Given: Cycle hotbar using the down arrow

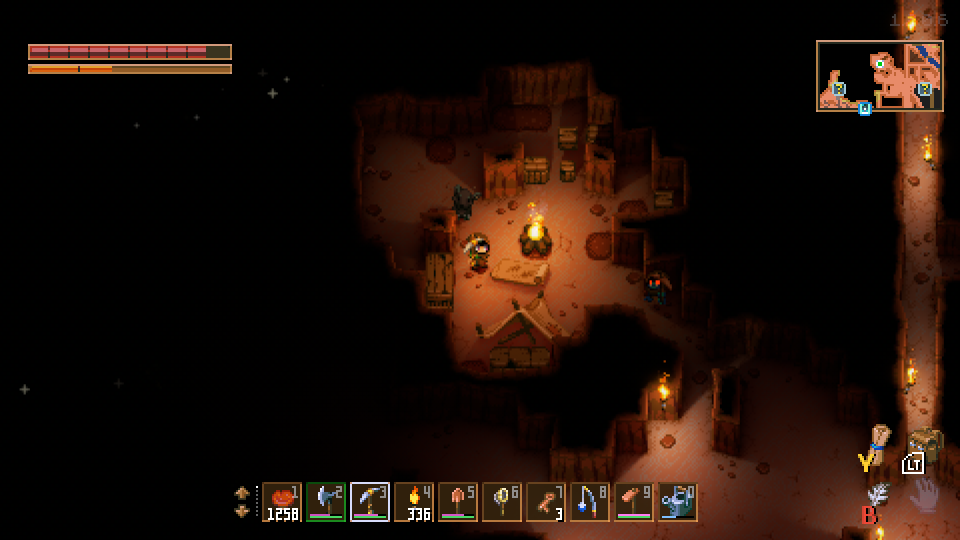Looking at the screenshot, I should click(x=242, y=511).
